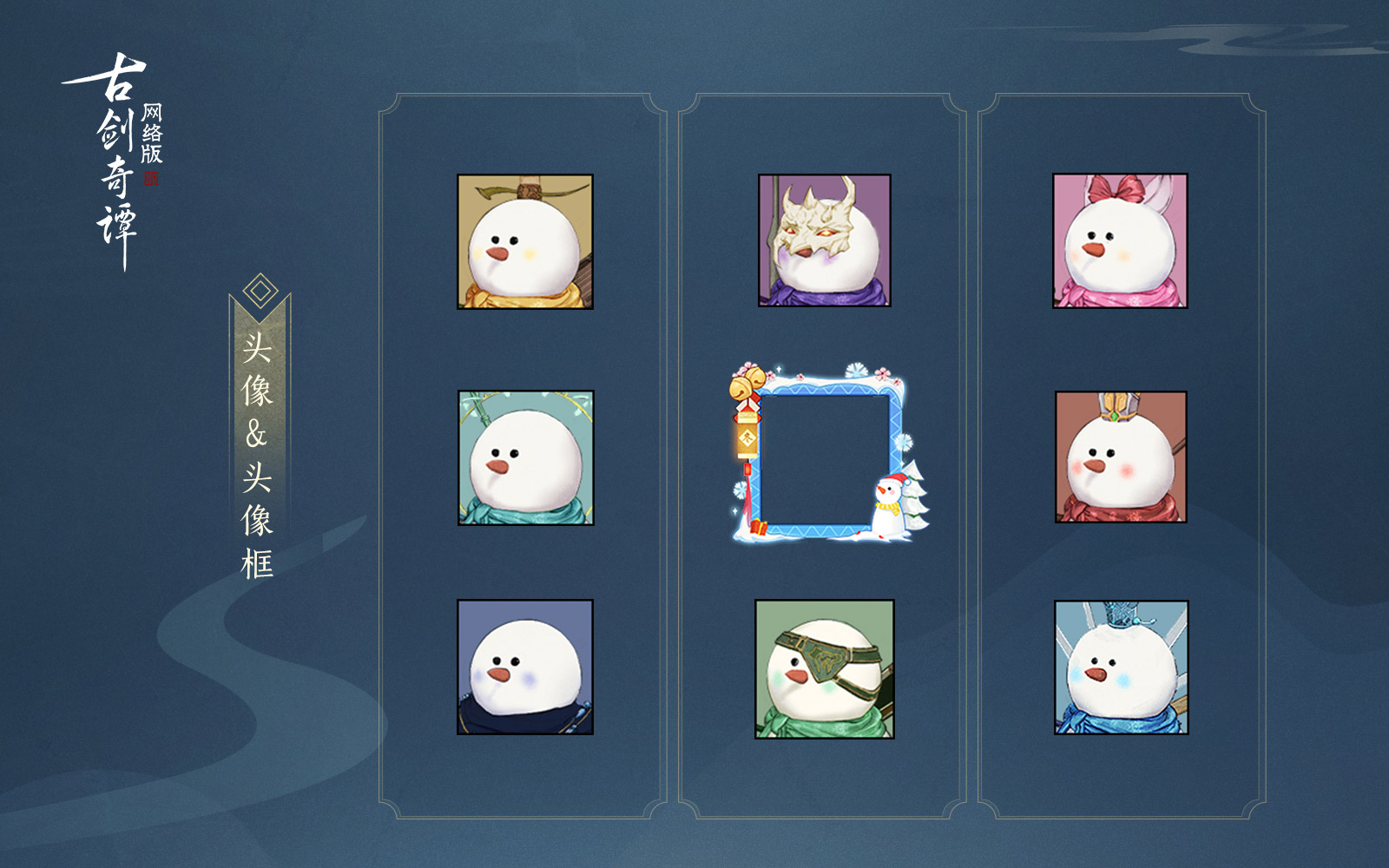Pick the navy-scarf snowman avatar

click(525, 667)
